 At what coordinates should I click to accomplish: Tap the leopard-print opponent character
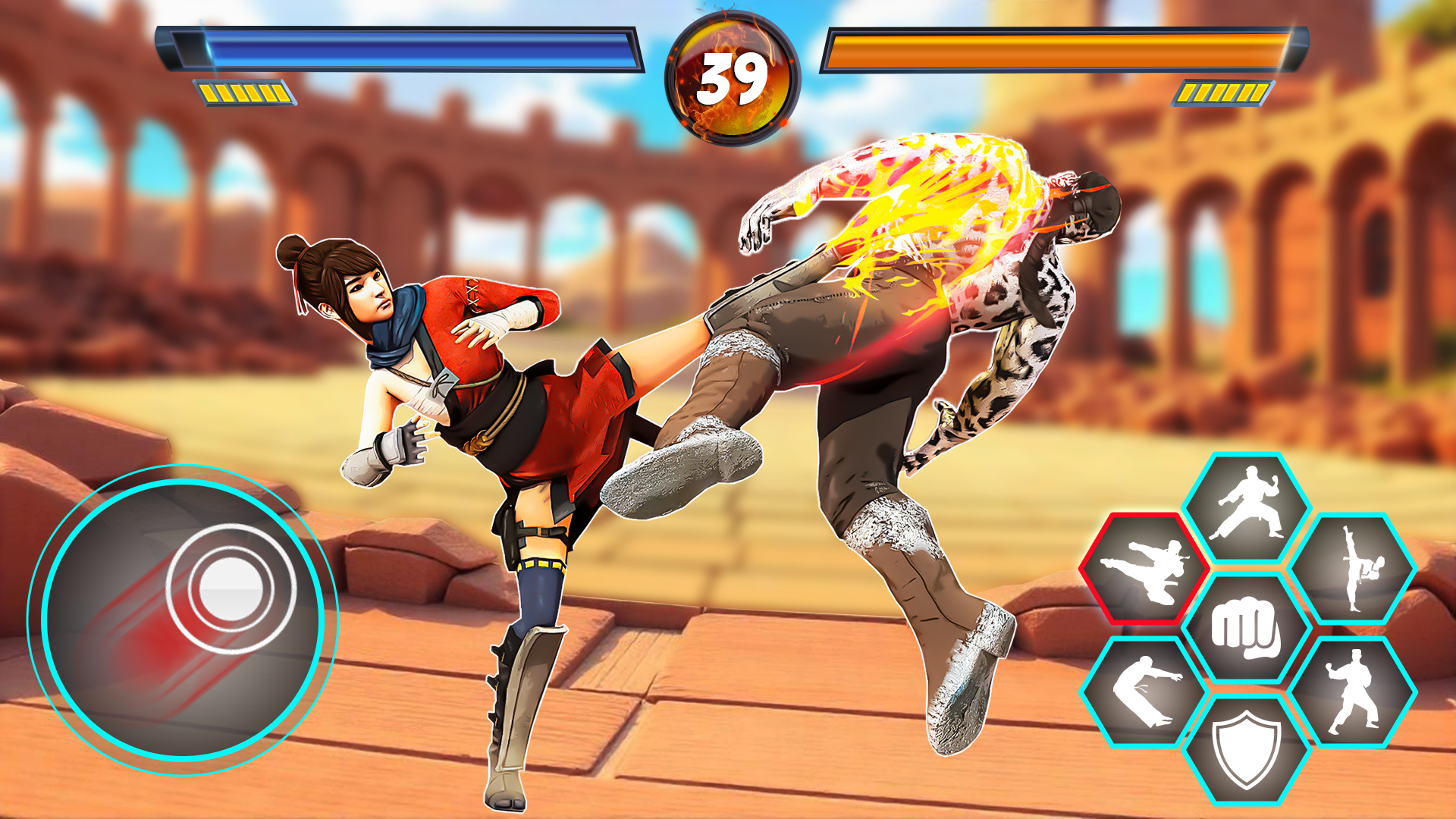[1009, 326]
